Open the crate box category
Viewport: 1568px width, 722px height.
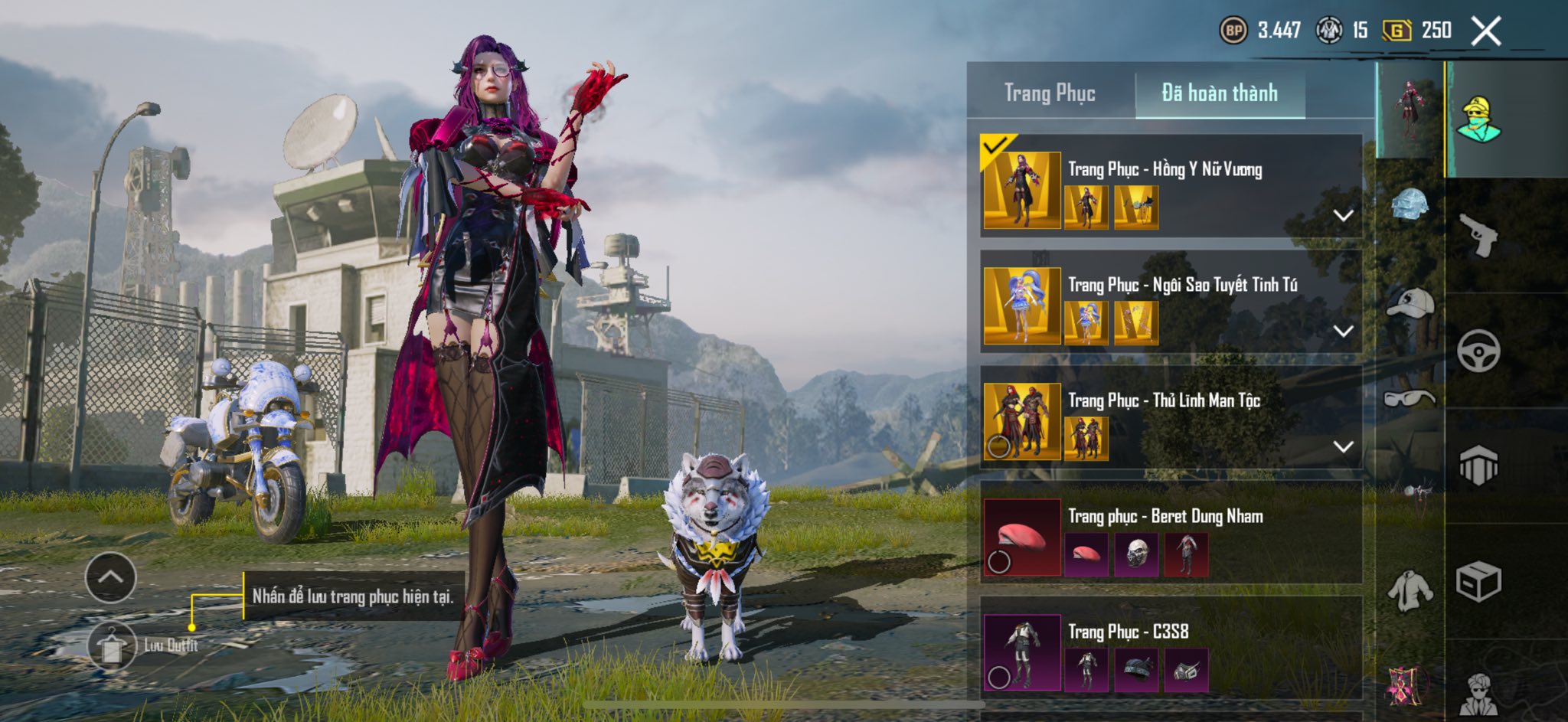coord(1478,582)
